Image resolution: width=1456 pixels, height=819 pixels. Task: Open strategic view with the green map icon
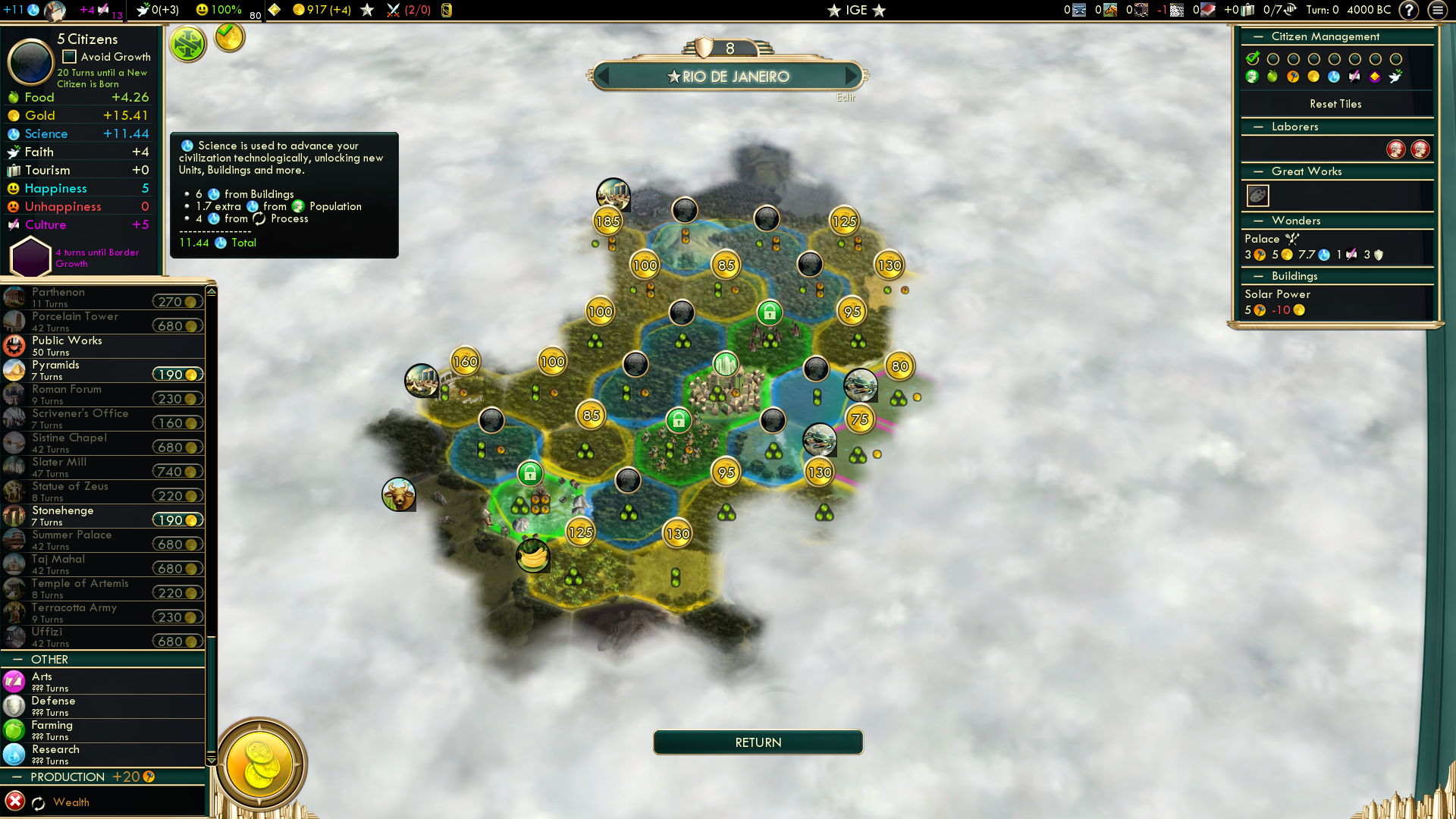(187, 43)
